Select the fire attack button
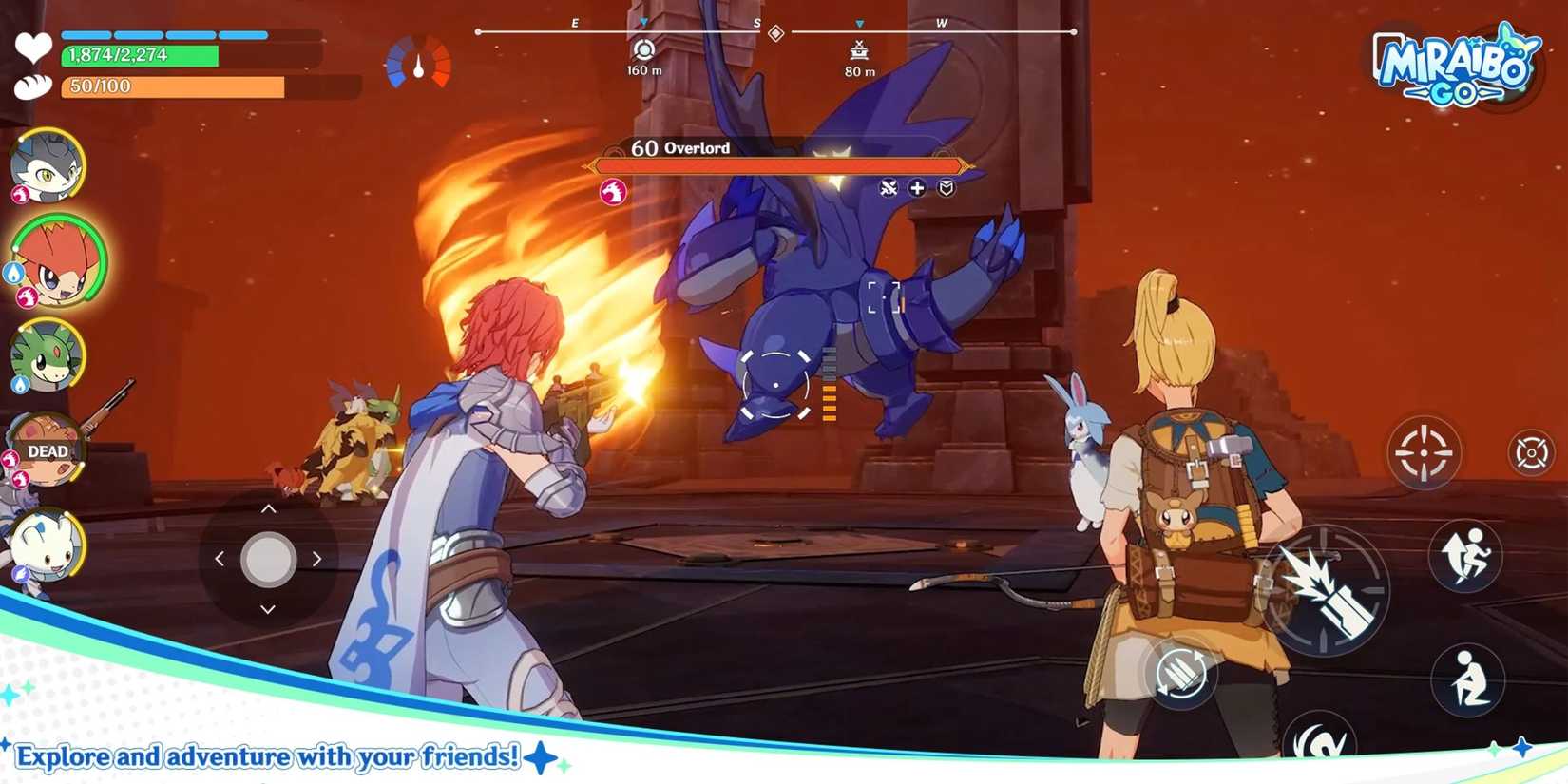This screenshot has width=1568, height=784. point(1326,591)
